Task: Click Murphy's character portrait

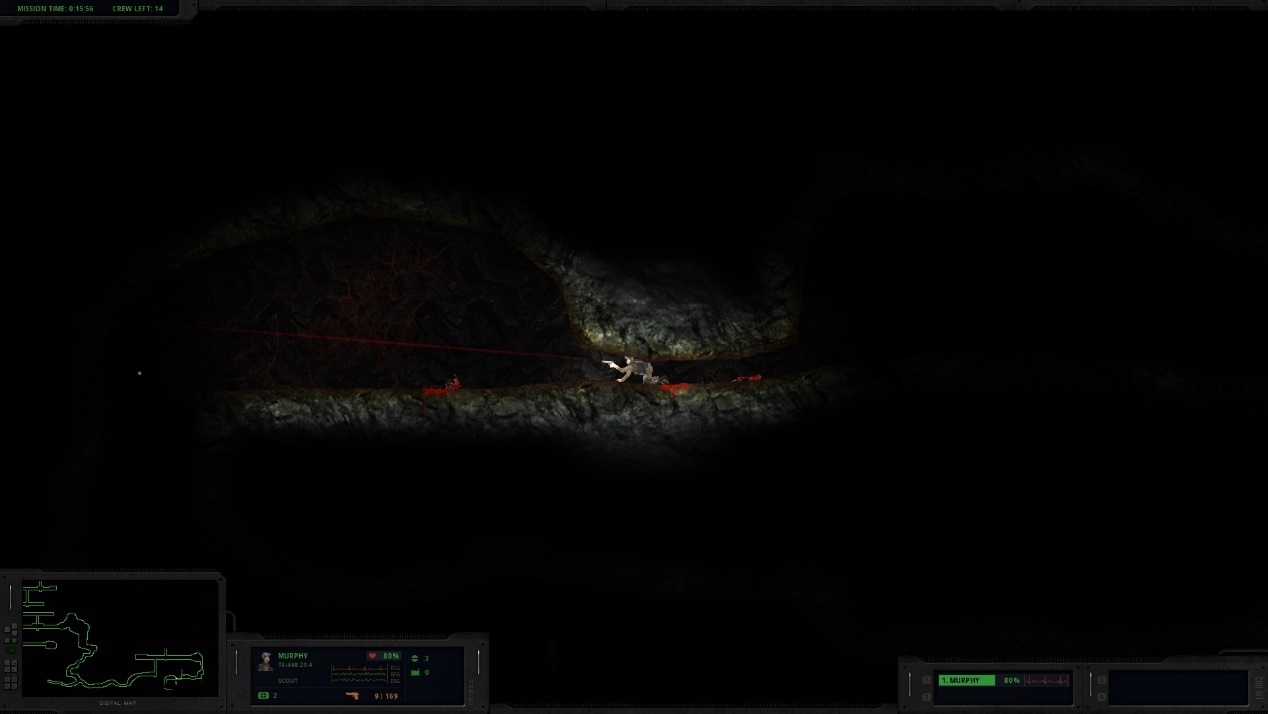Action: 266,661
